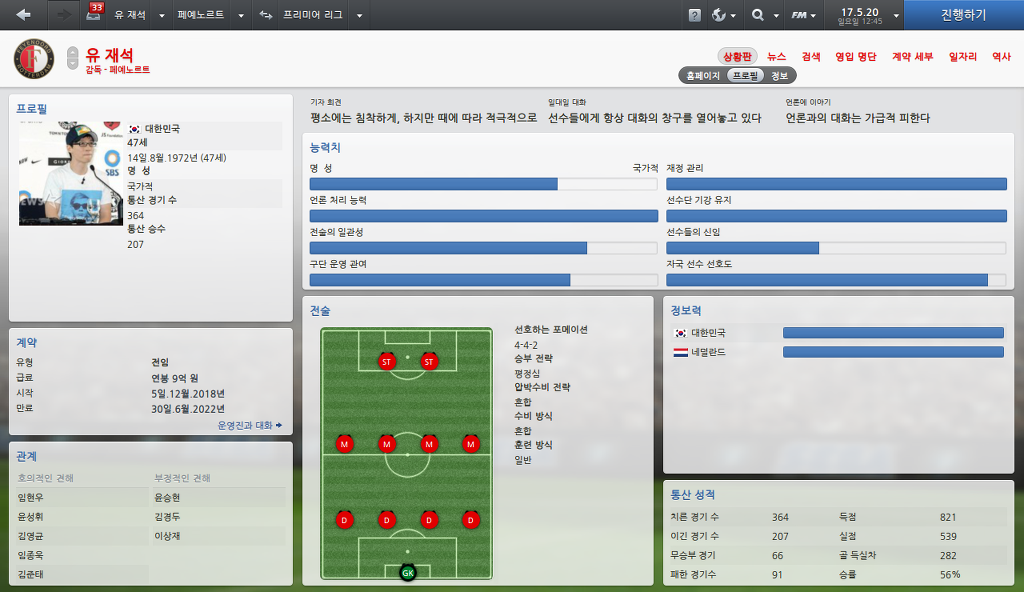1024x592 pixels.
Task: Switch to the 뉴스 tab
Action: [777, 57]
